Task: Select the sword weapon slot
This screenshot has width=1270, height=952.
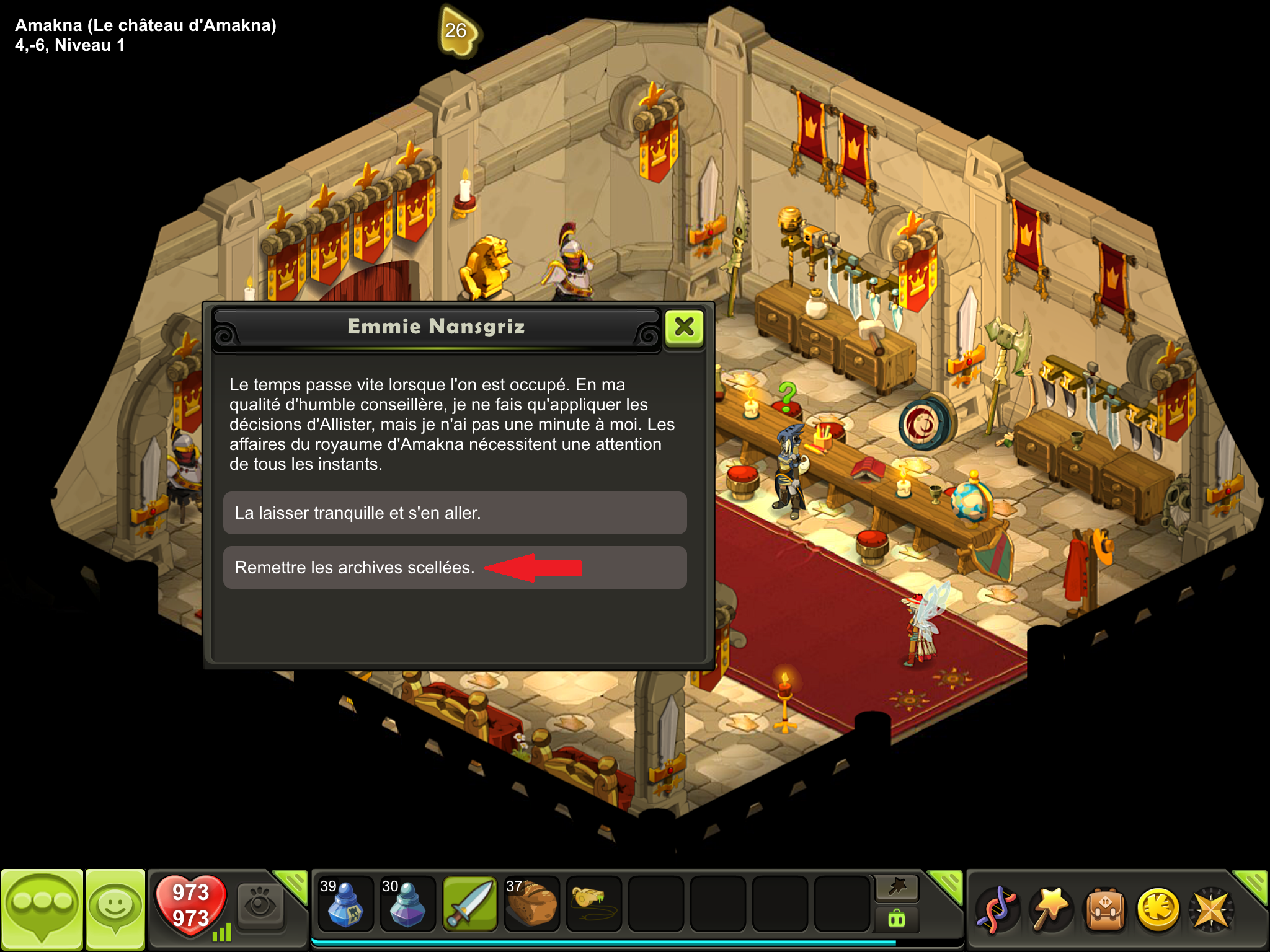Action: click(x=470, y=904)
